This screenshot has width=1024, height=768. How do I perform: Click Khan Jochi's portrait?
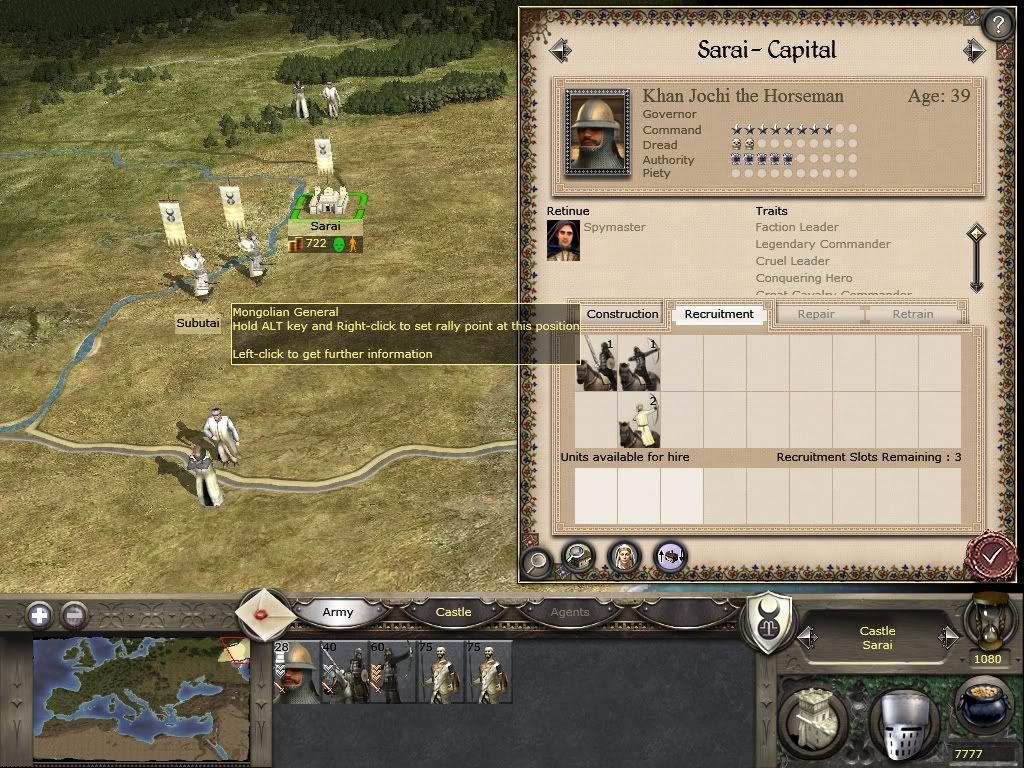click(597, 133)
